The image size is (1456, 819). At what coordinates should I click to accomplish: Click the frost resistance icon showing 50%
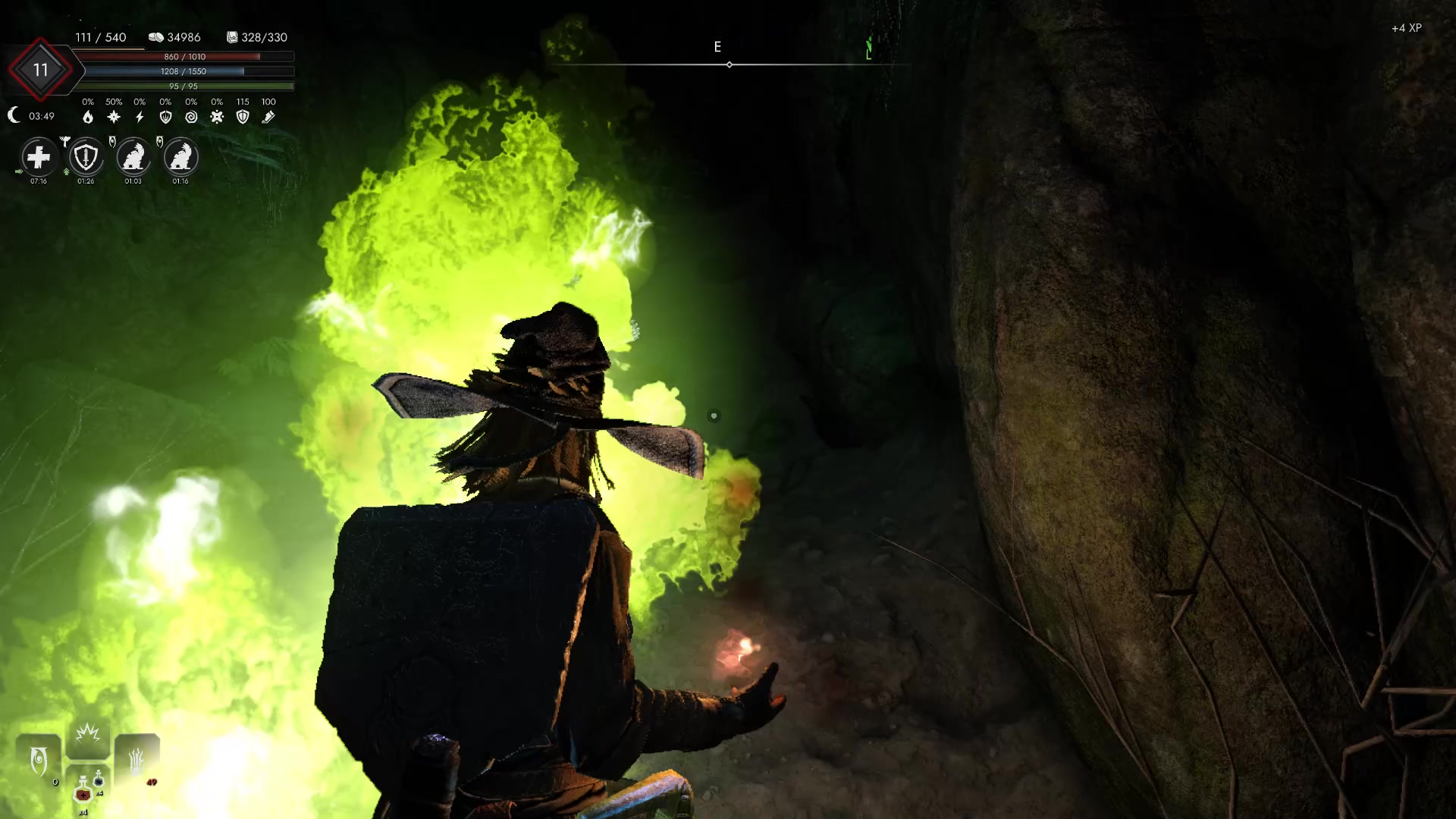coord(114,116)
